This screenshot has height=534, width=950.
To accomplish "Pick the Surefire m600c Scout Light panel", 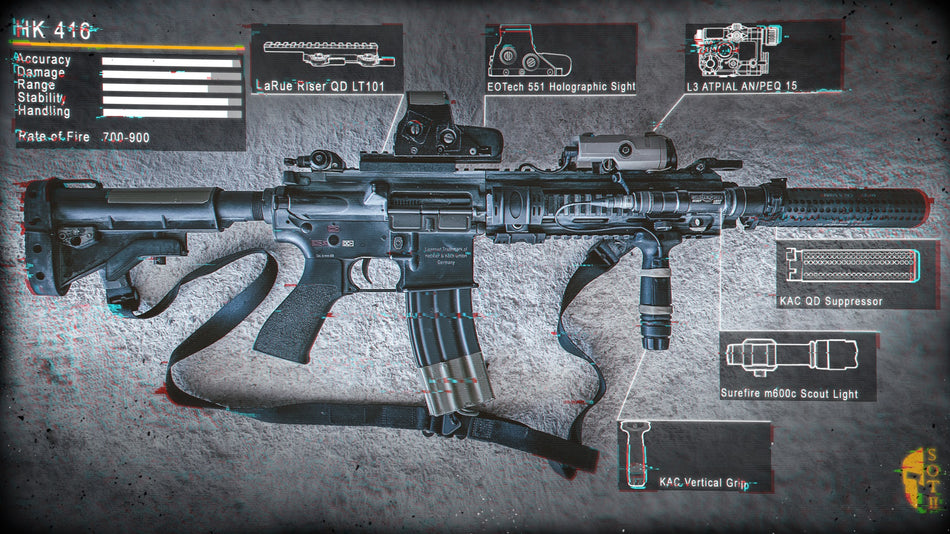I will pos(797,366).
